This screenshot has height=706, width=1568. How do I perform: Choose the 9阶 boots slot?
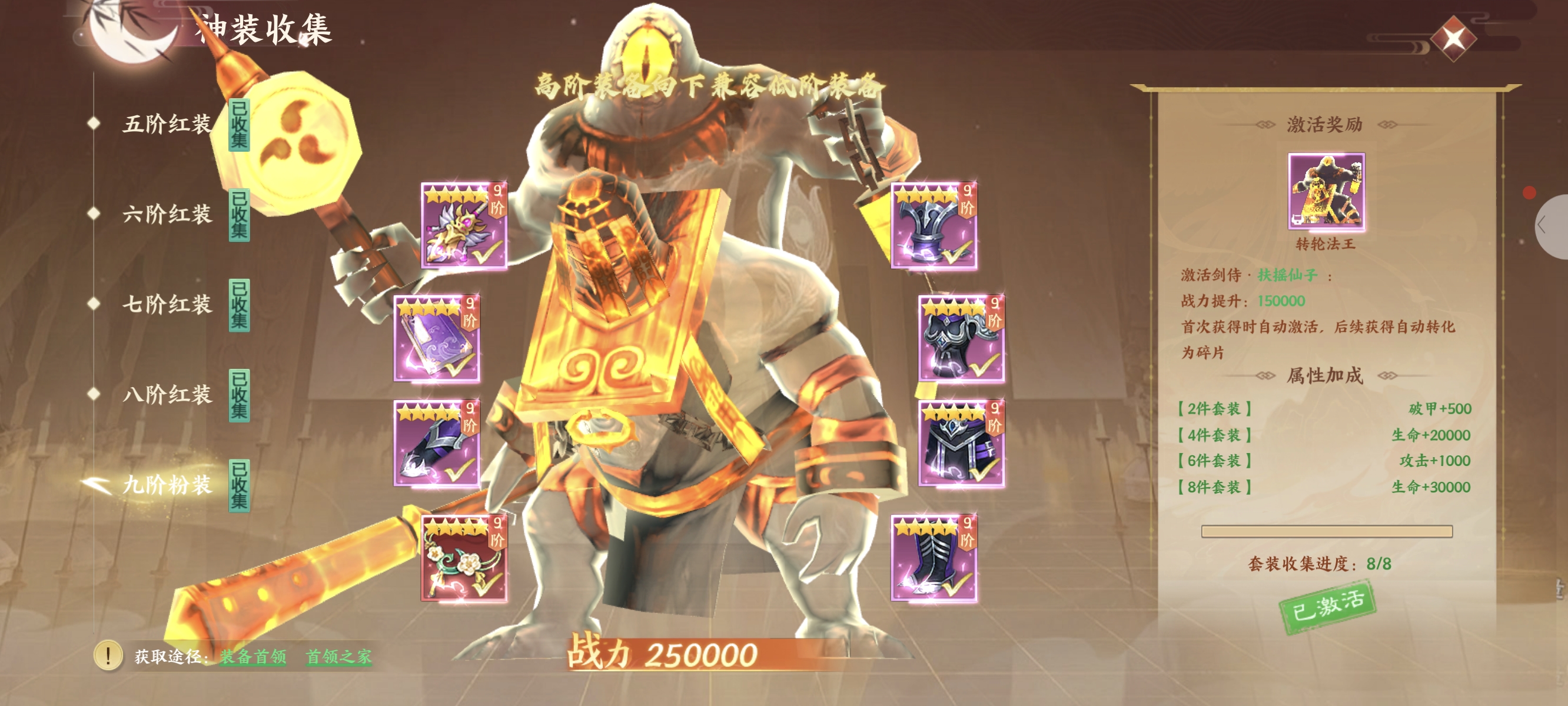(934, 558)
